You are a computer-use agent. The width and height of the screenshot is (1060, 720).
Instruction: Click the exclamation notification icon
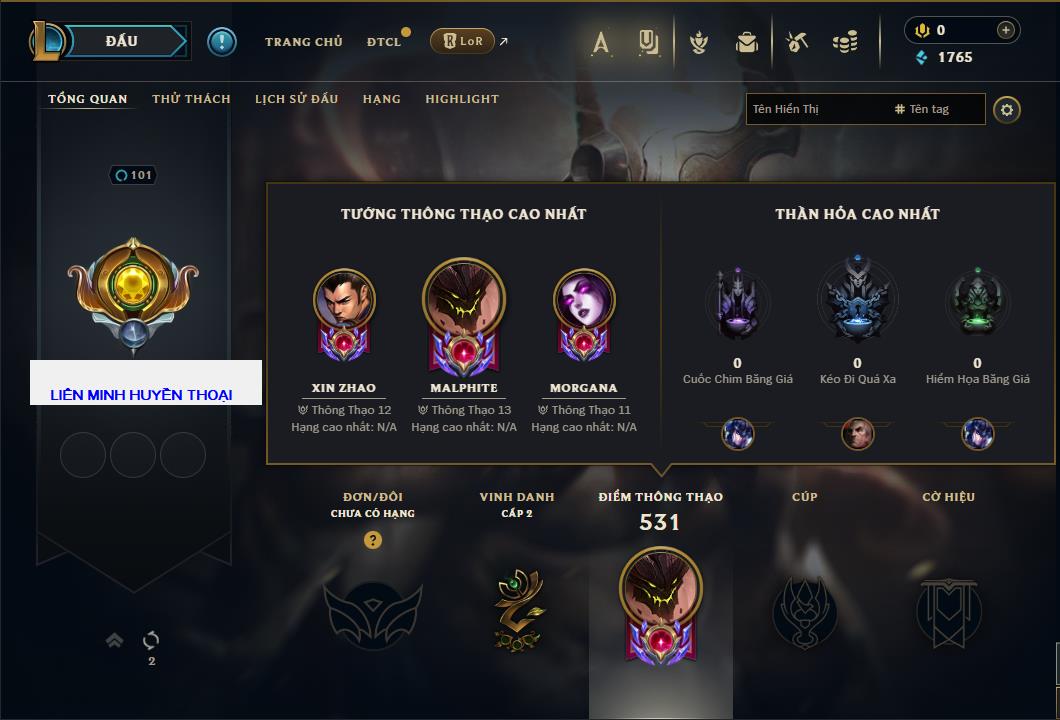[x=222, y=42]
